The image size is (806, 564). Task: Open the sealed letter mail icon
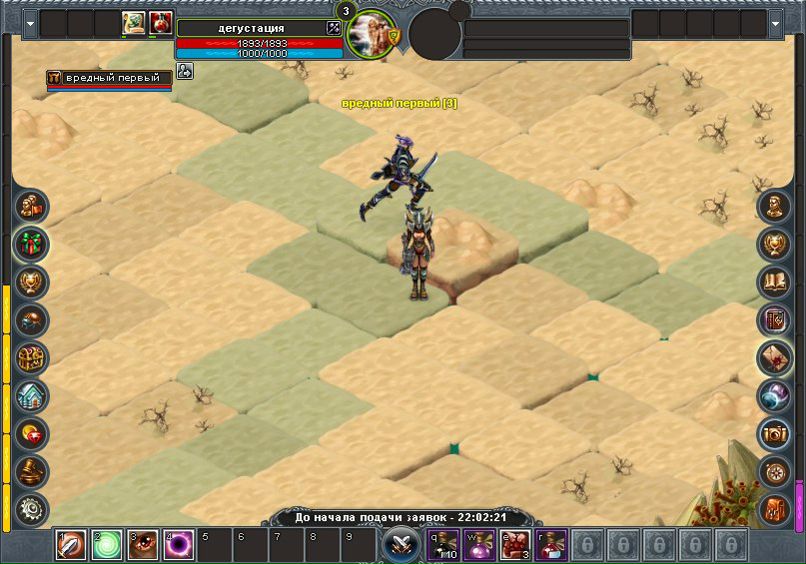(x=774, y=358)
